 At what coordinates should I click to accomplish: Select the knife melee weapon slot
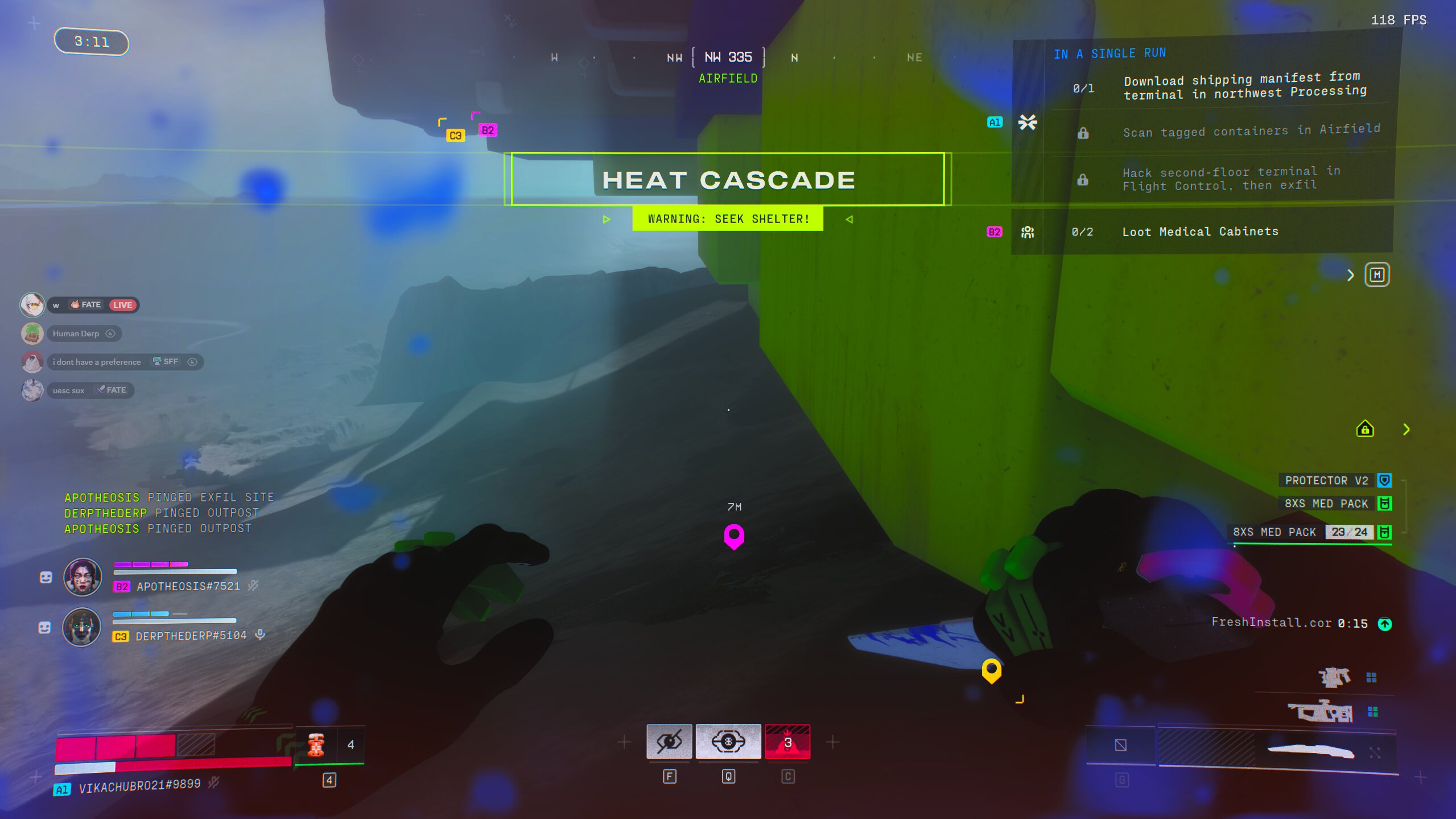pyautogui.click(x=1310, y=751)
